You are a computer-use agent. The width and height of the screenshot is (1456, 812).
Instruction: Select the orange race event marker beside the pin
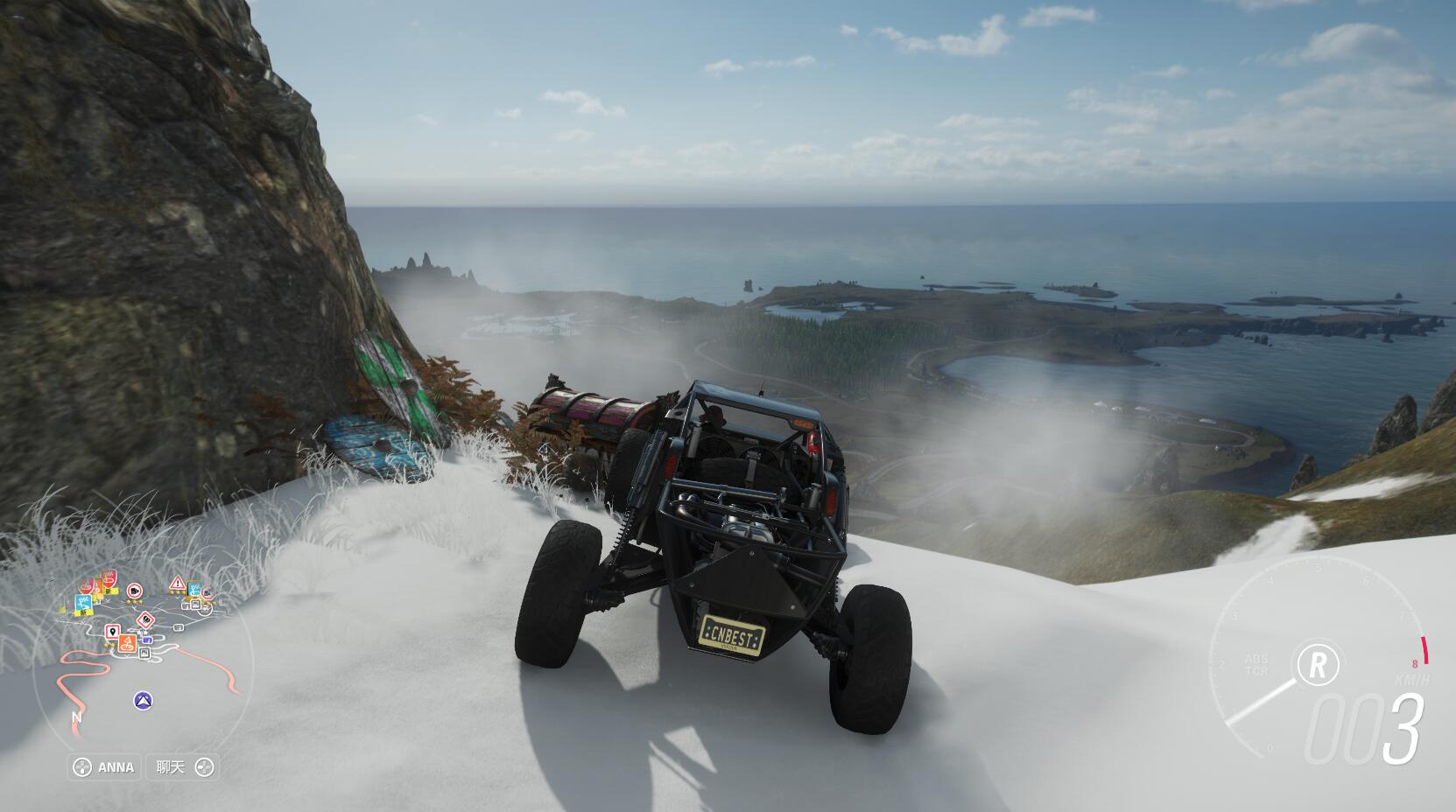click(127, 643)
